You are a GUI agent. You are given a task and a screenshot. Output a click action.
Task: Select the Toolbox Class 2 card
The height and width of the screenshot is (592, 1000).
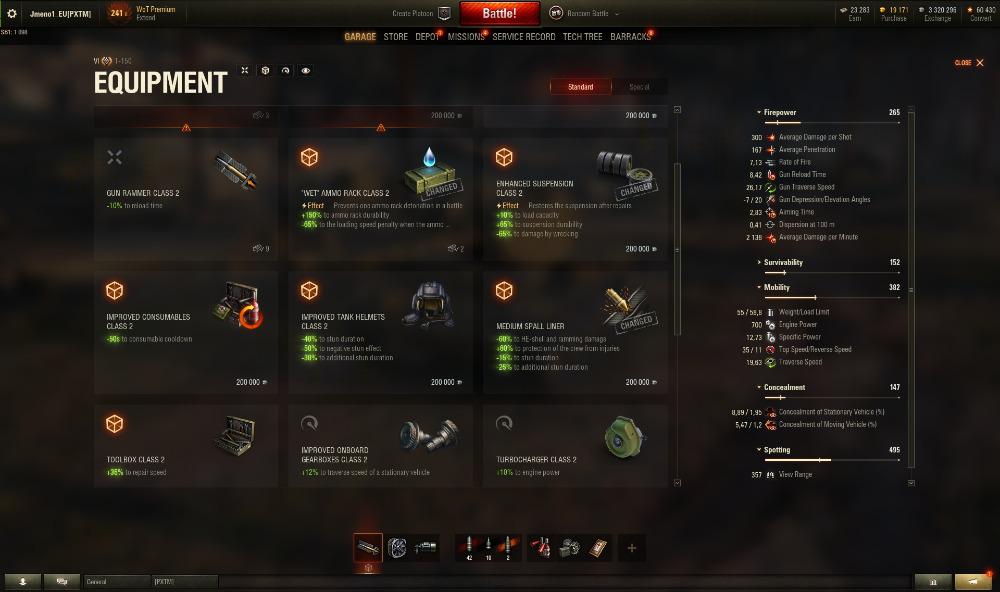click(186, 445)
